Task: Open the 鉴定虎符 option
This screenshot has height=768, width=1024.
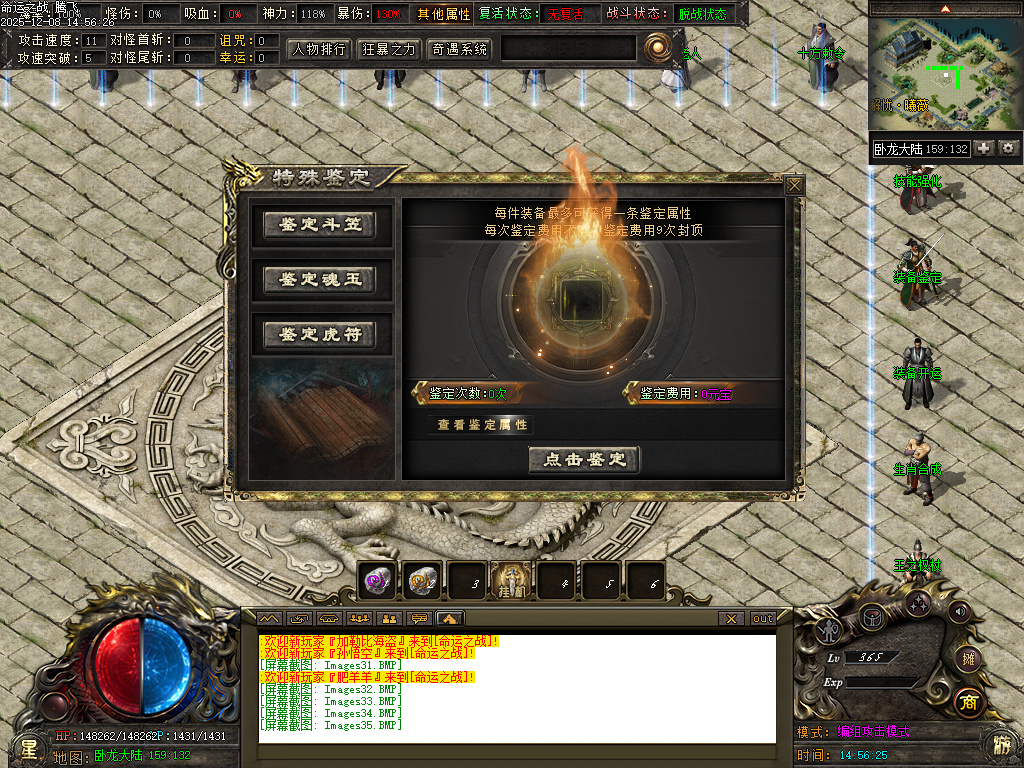Action: pos(319,334)
